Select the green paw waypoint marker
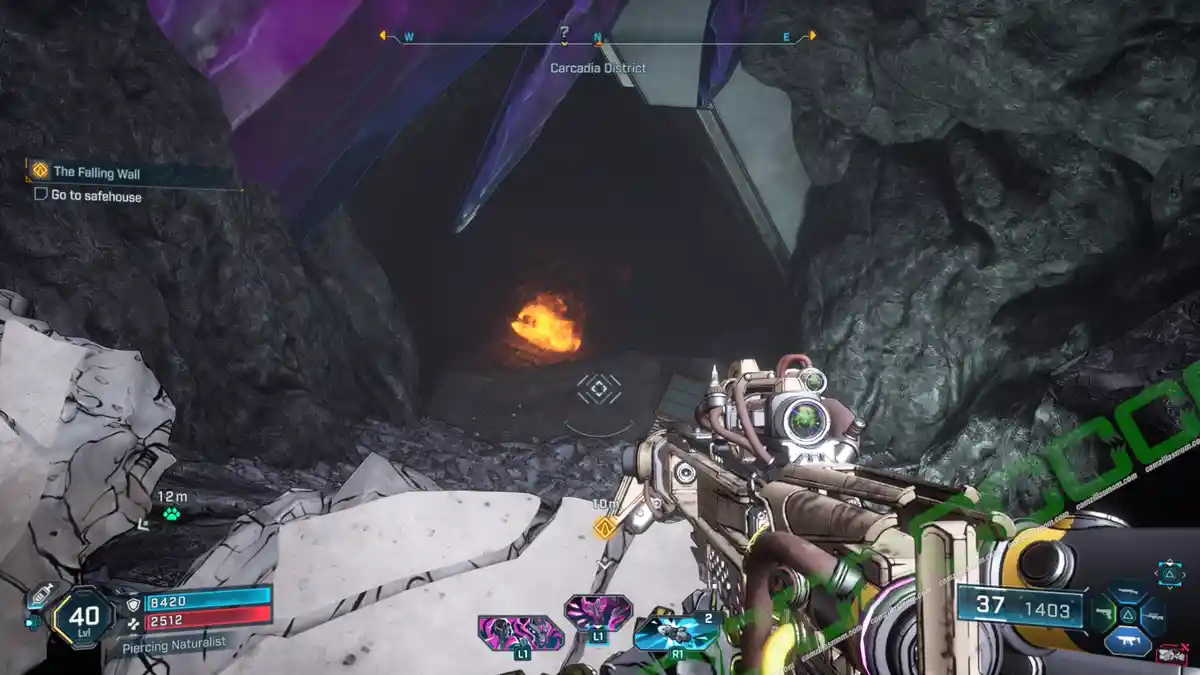This screenshot has height=675, width=1200. pyautogui.click(x=172, y=514)
